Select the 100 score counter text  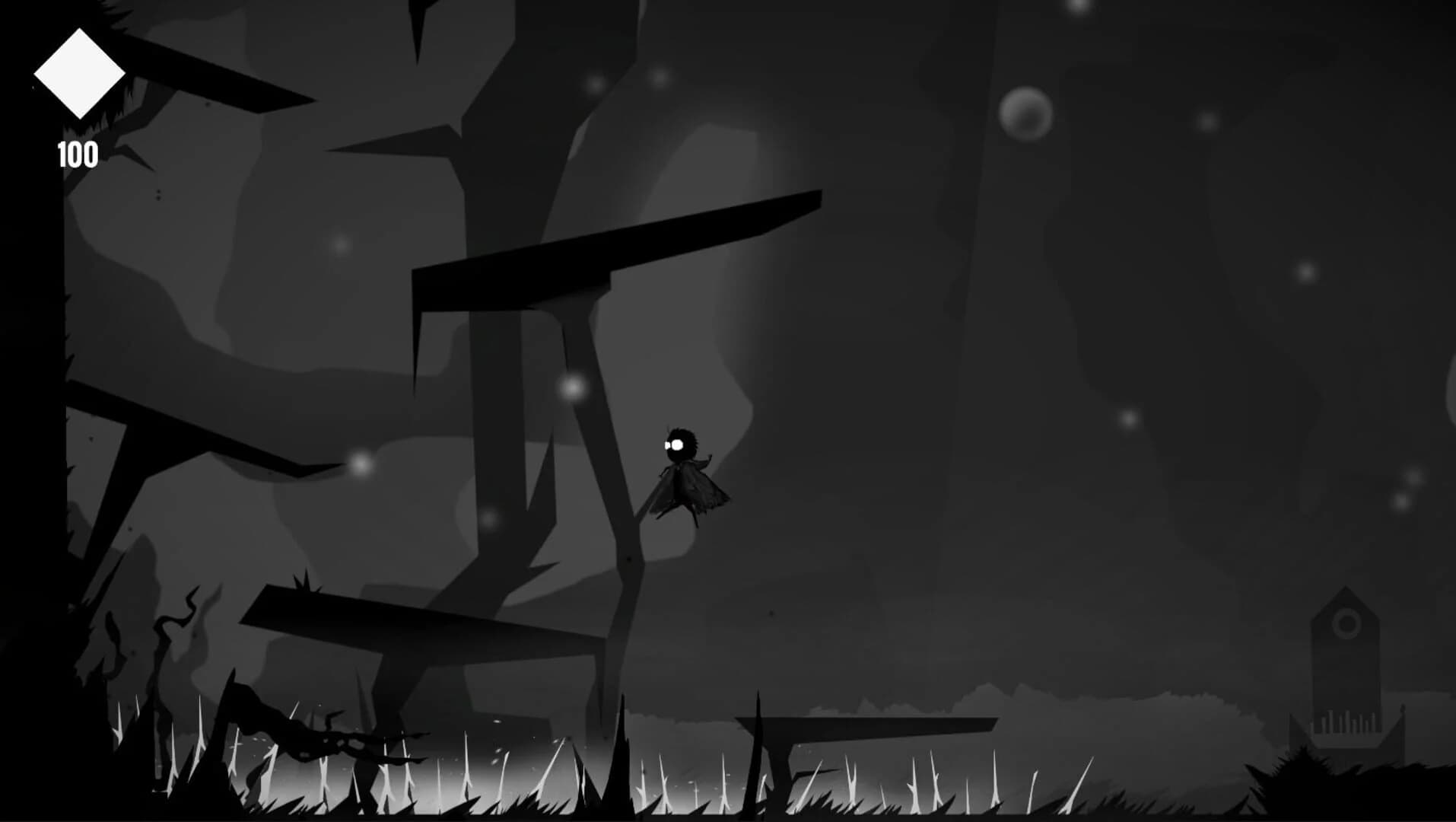[78, 155]
